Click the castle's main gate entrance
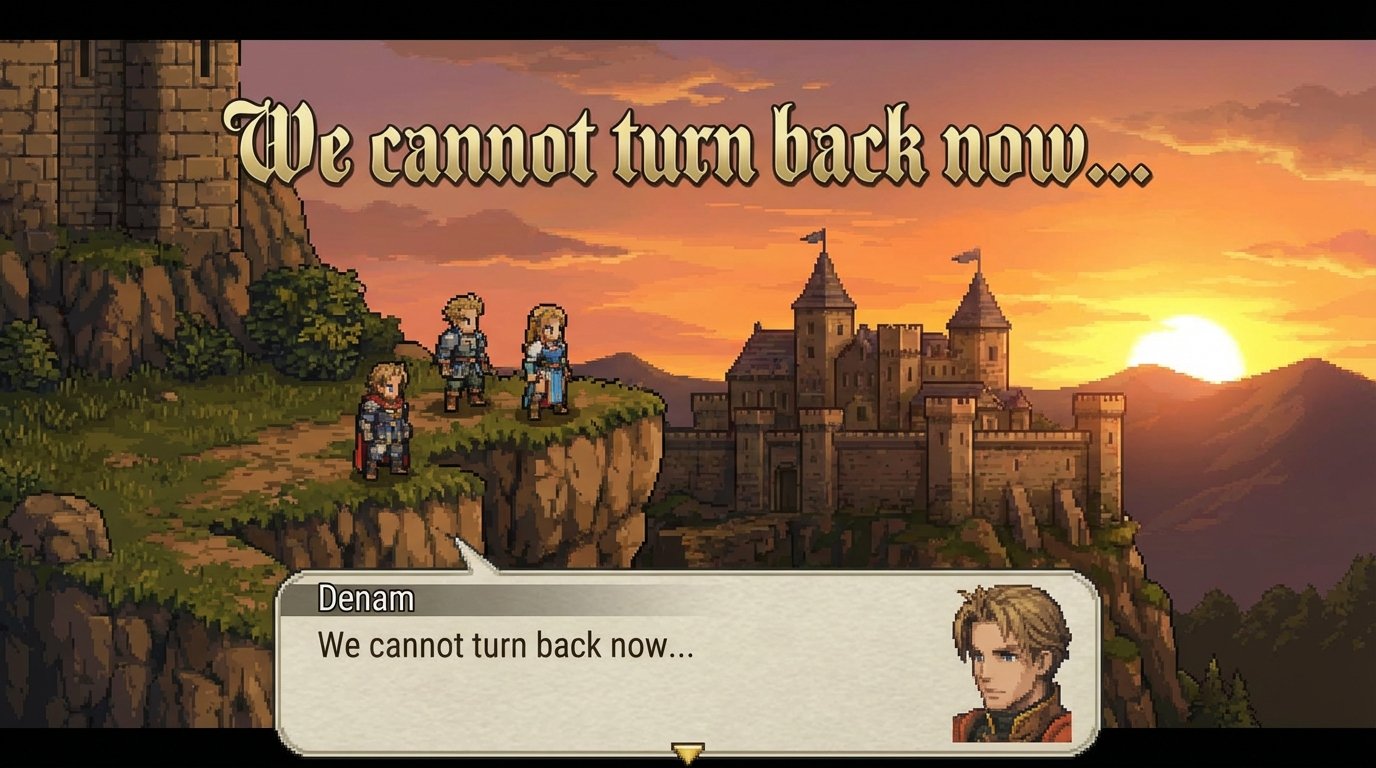 click(787, 490)
